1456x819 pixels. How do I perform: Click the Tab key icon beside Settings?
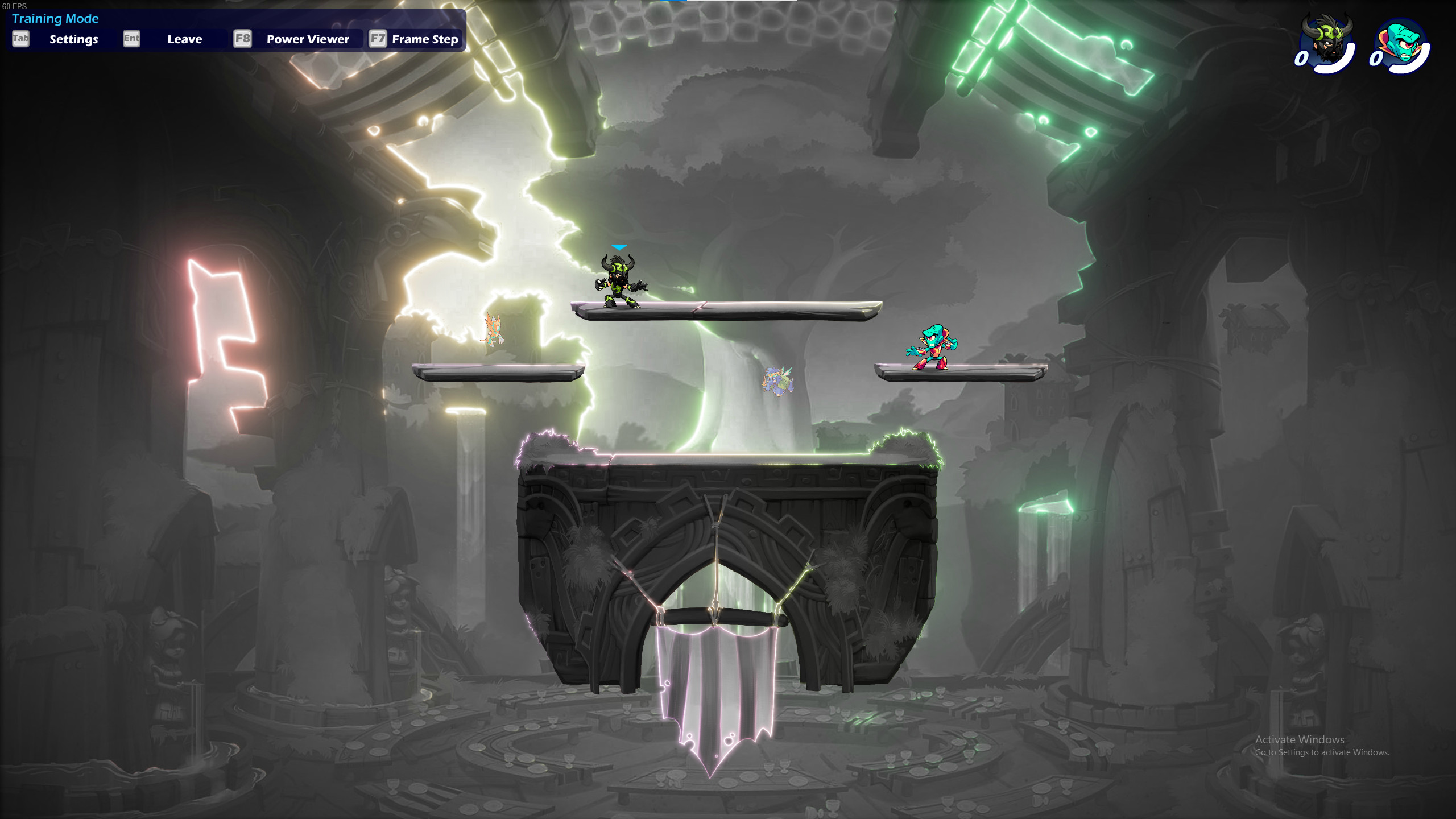point(21,39)
